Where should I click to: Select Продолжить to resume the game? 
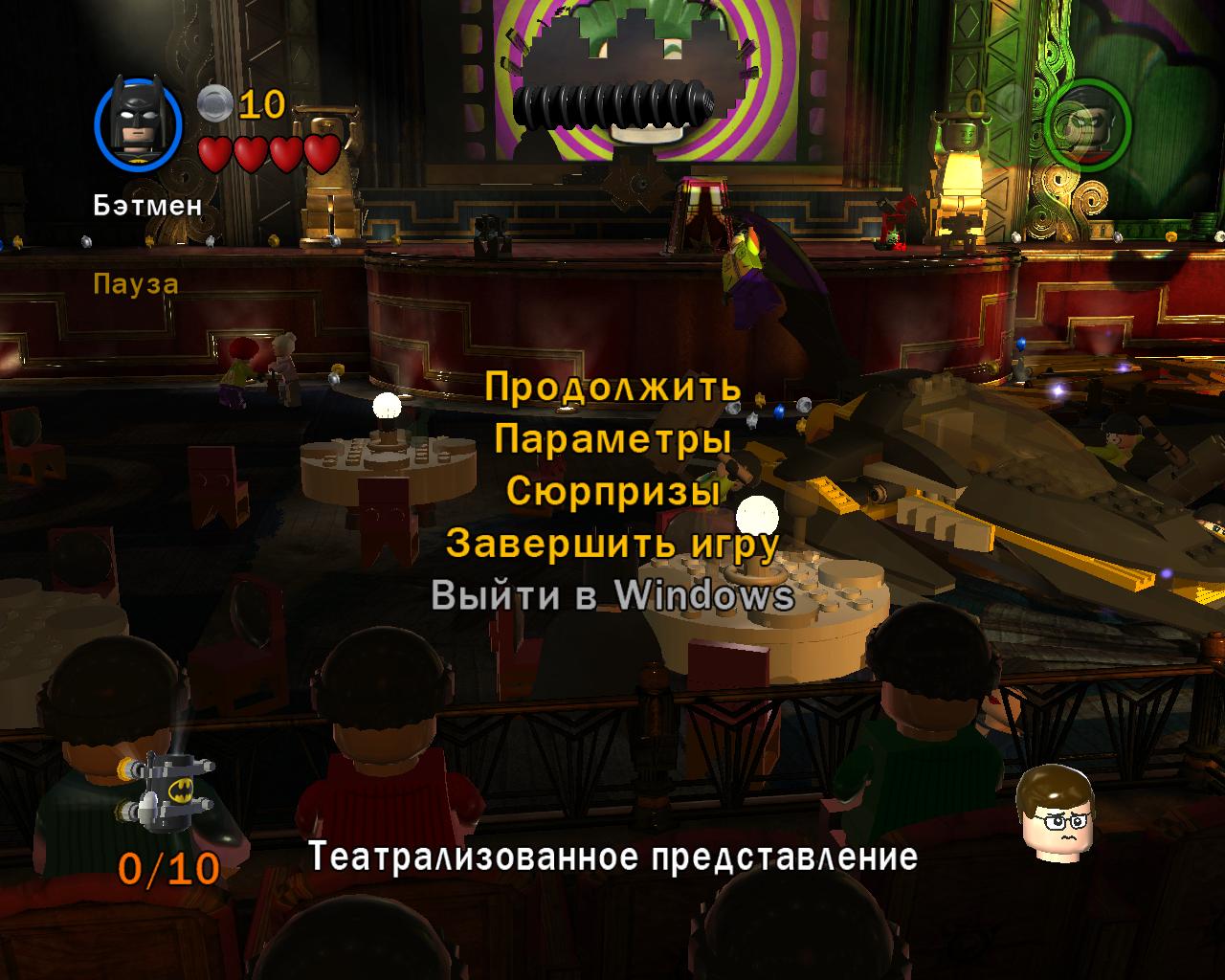click(612, 388)
